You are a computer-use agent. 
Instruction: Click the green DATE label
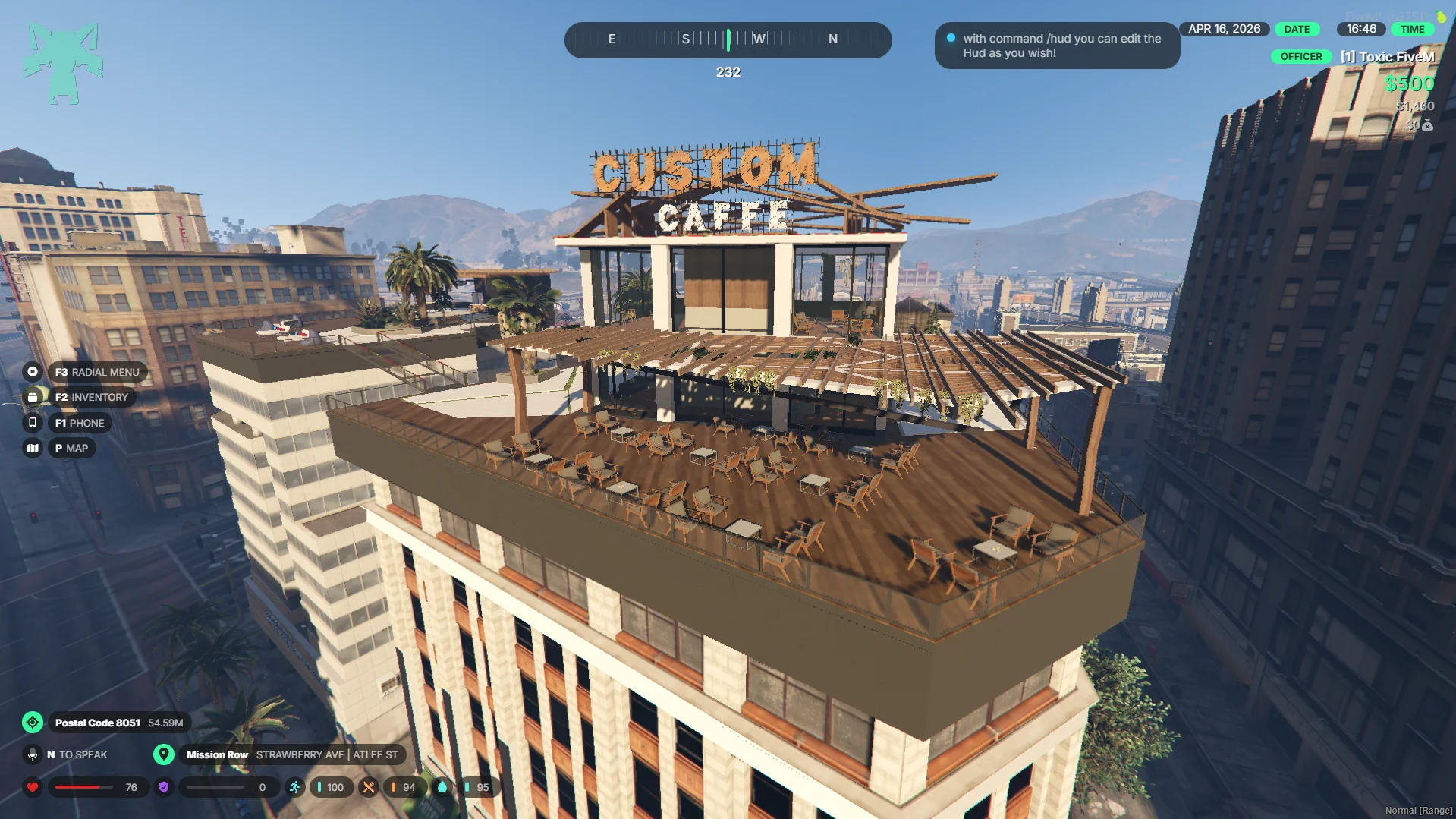click(1297, 29)
